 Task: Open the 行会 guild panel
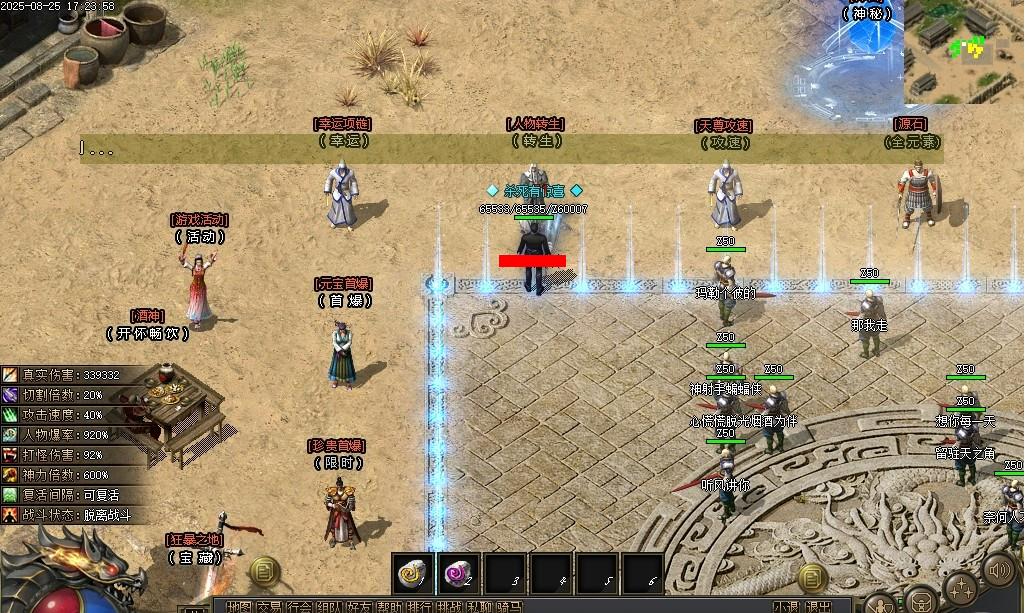(x=298, y=606)
